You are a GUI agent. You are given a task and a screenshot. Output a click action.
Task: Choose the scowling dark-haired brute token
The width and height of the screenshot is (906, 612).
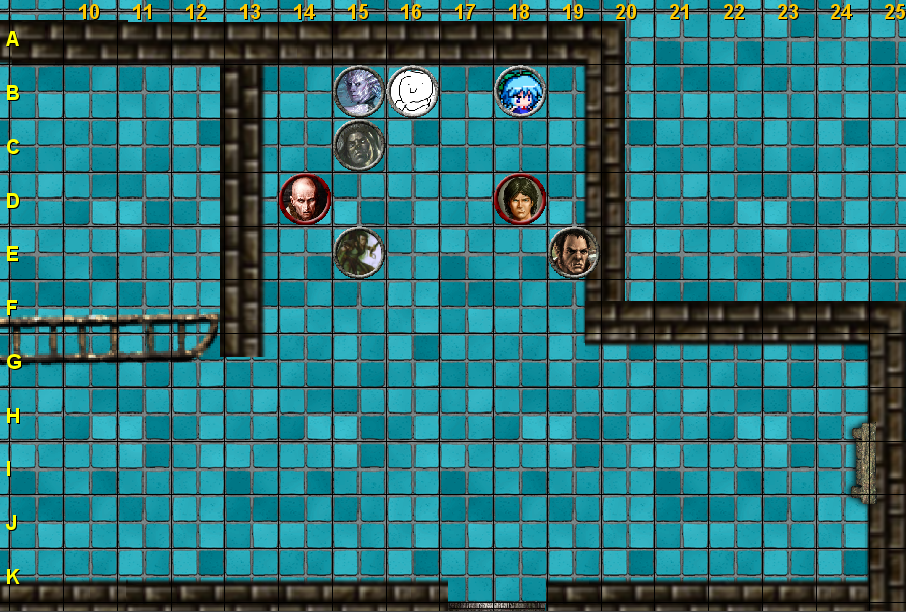pyautogui.click(x=574, y=252)
